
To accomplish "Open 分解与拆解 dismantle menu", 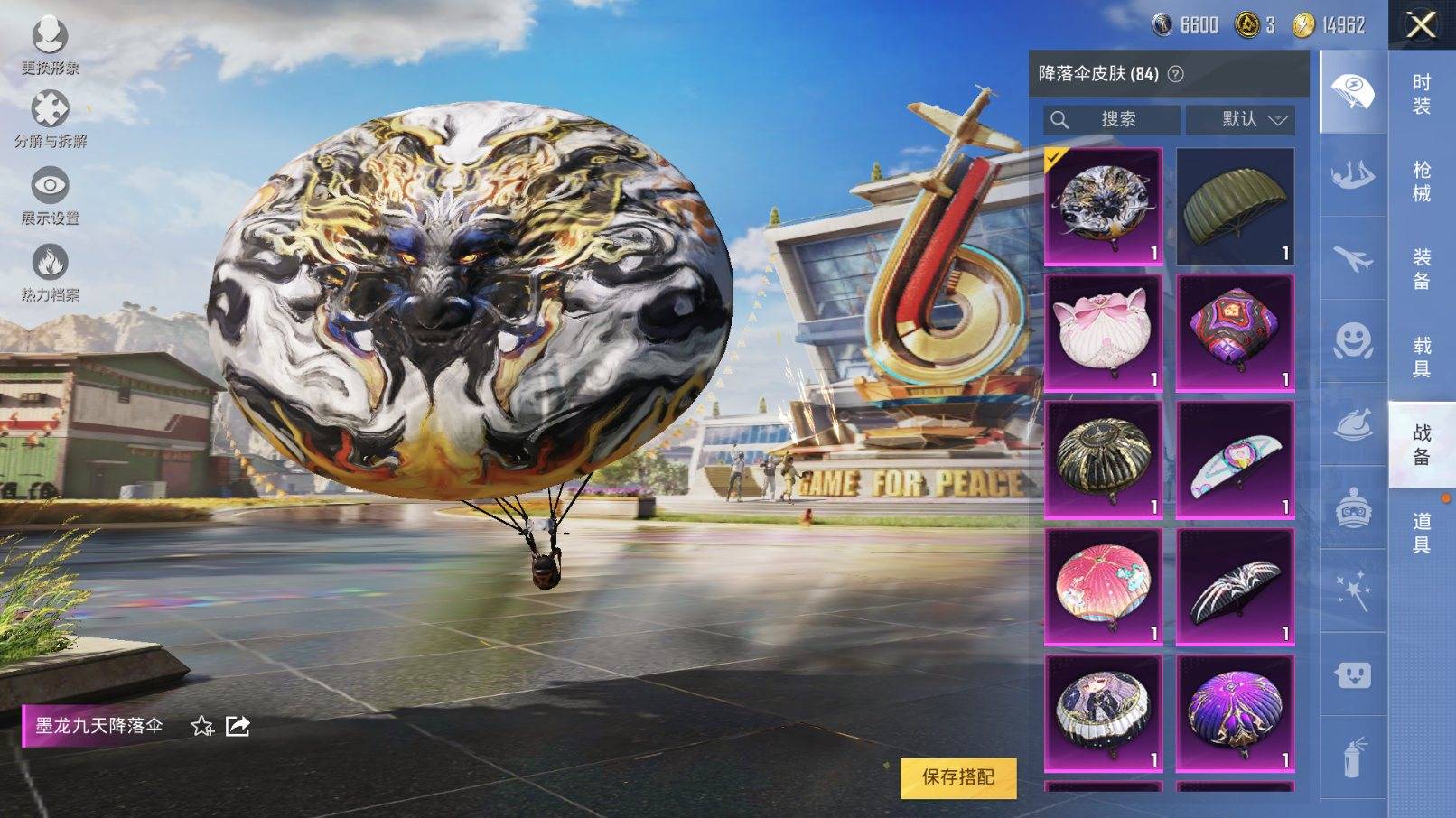I will click(51, 119).
